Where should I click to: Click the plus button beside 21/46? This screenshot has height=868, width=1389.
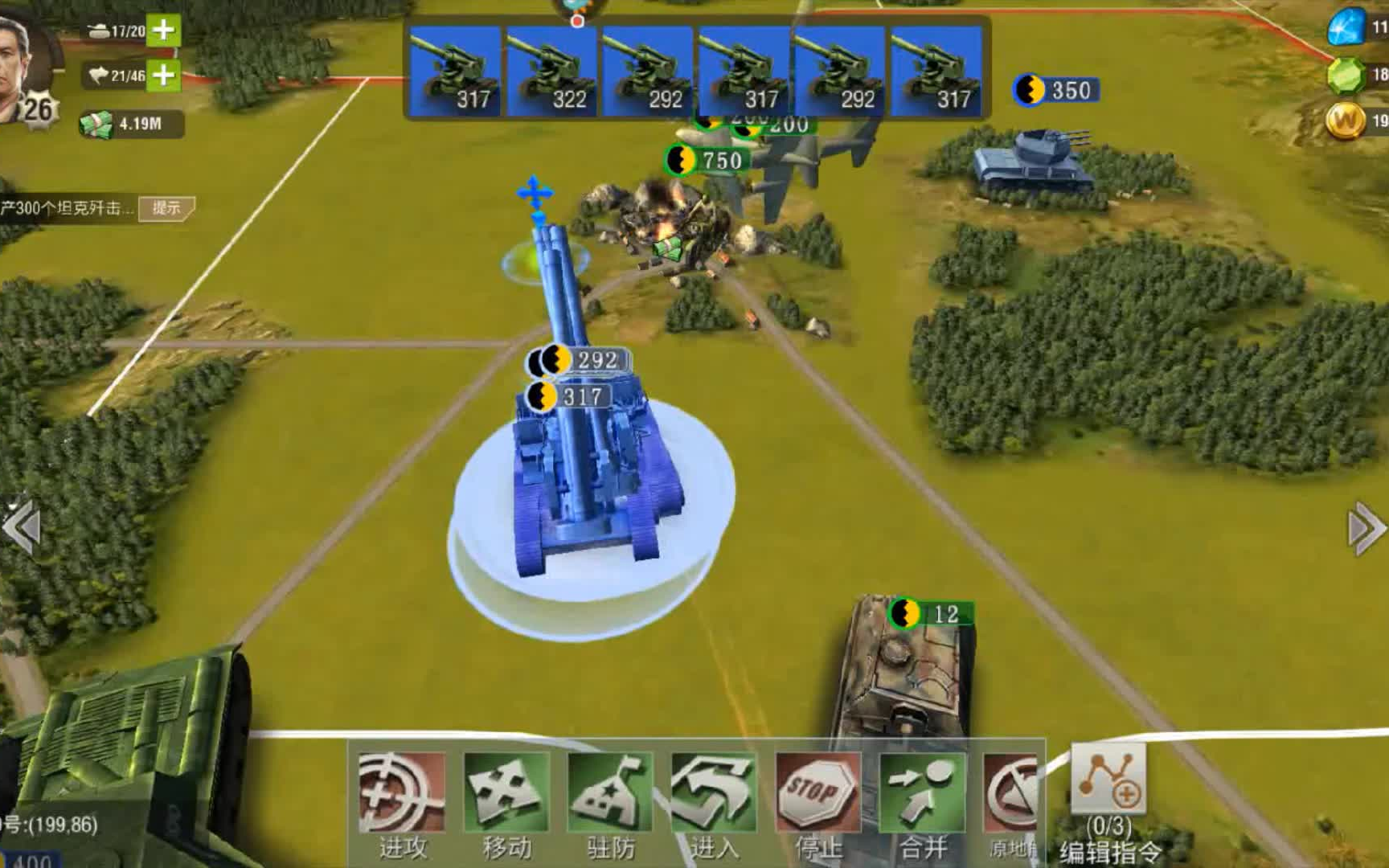click(164, 75)
